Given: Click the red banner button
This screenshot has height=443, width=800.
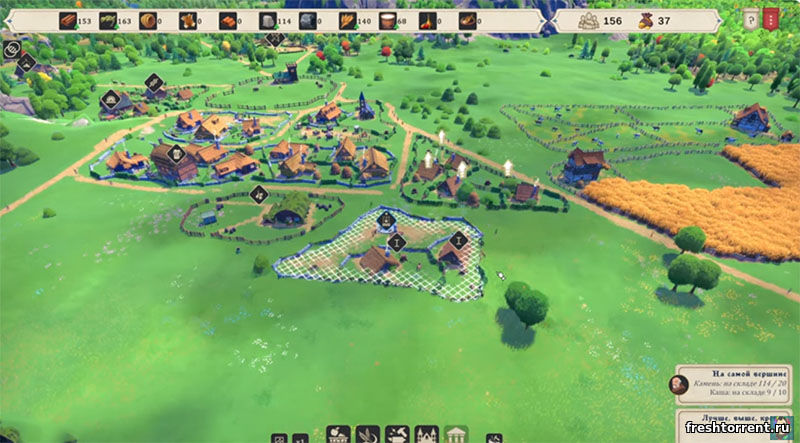Looking at the screenshot, I should click(x=771, y=19).
